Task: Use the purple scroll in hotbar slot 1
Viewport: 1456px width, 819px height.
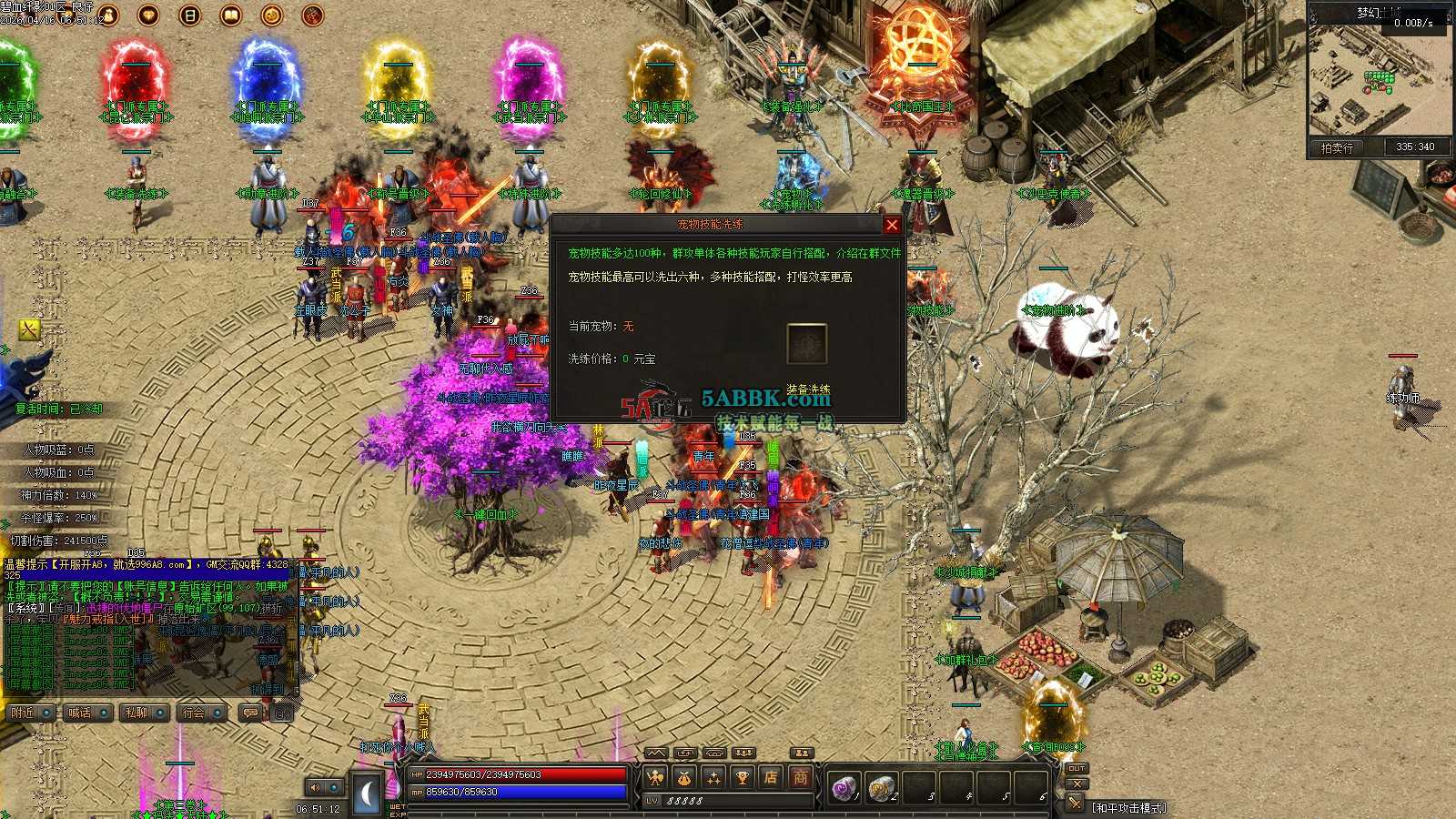Action: 844,787
